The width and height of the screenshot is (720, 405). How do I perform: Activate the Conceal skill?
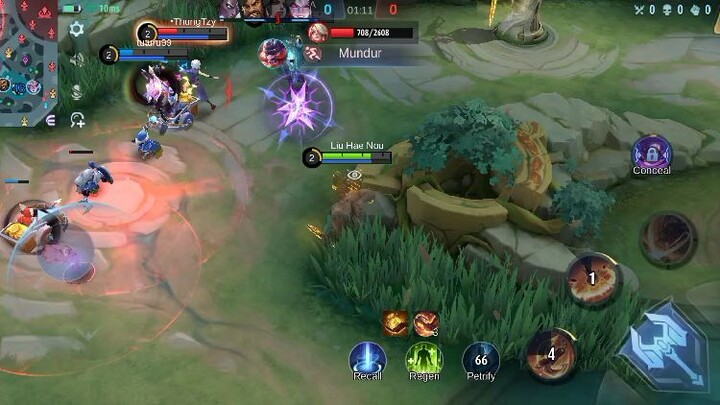pyautogui.click(x=652, y=153)
